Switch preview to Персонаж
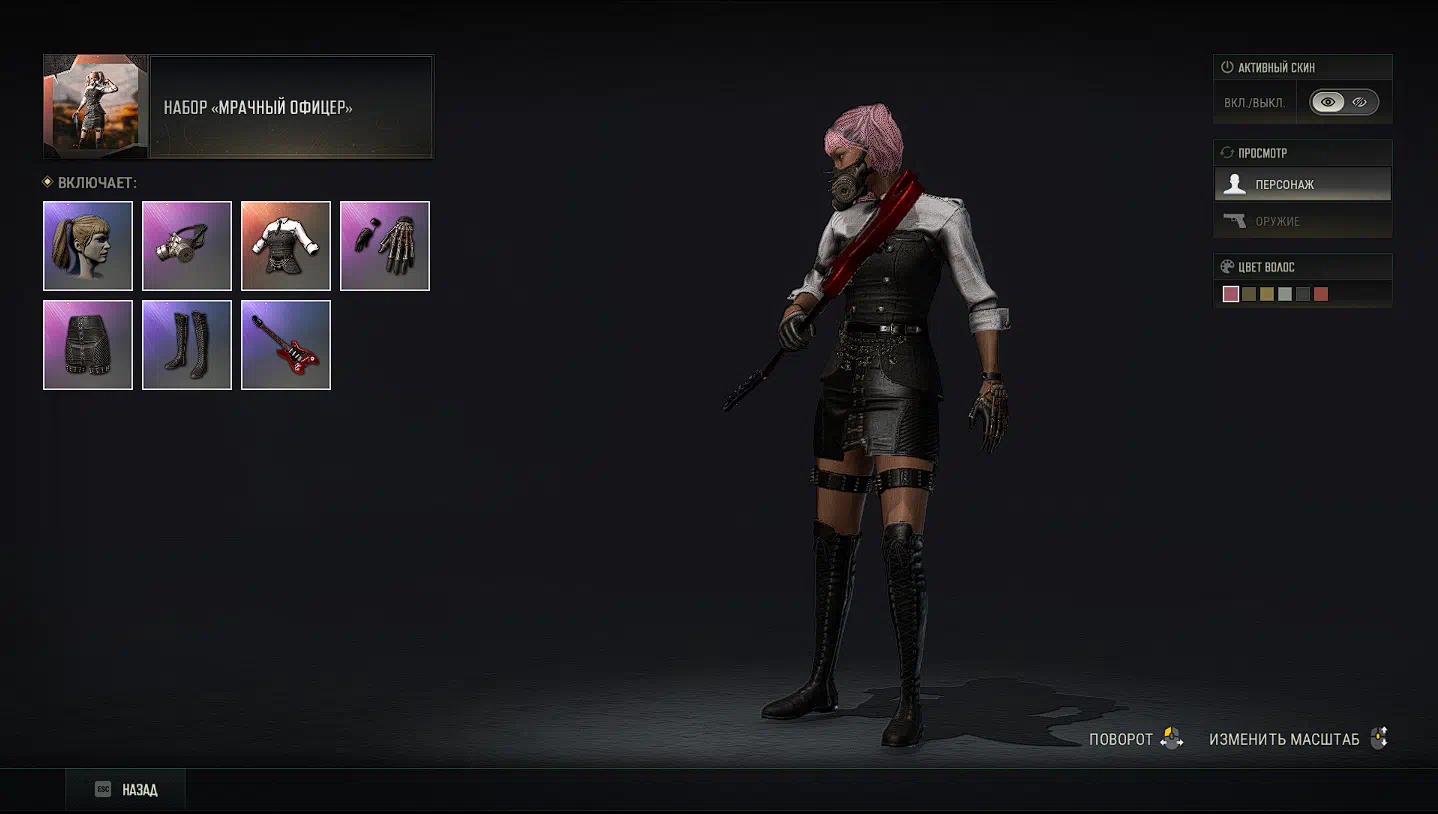The width and height of the screenshot is (1438, 814). (x=1302, y=184)
